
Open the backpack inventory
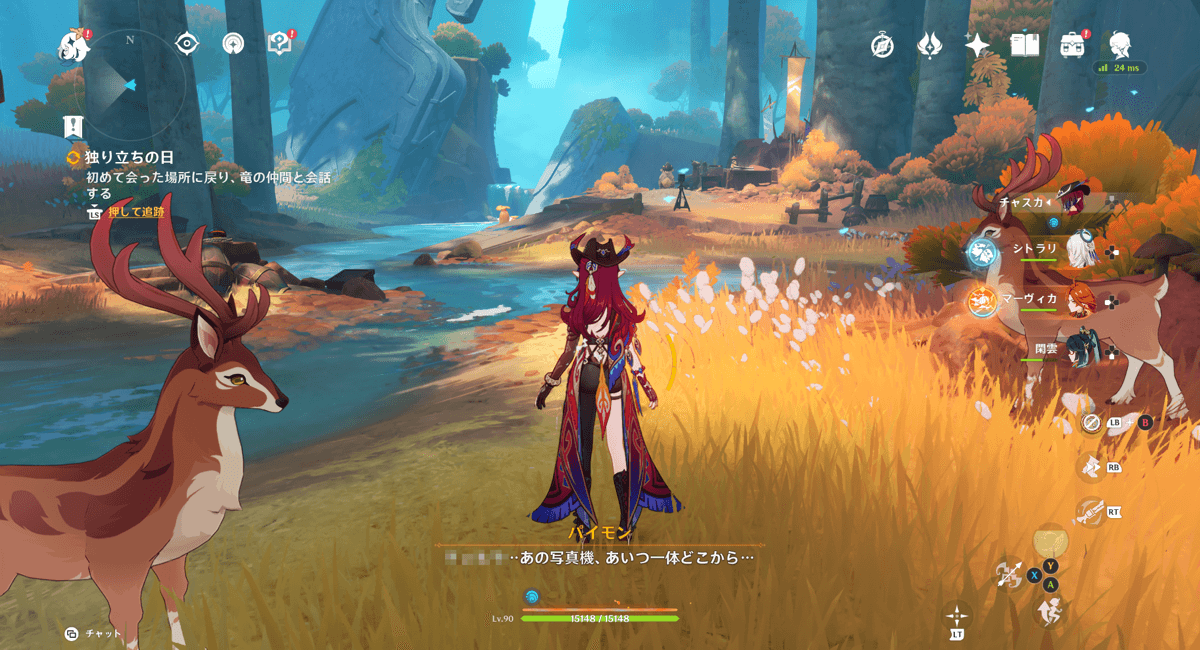pyautogui.click(x=1073, y=45)
